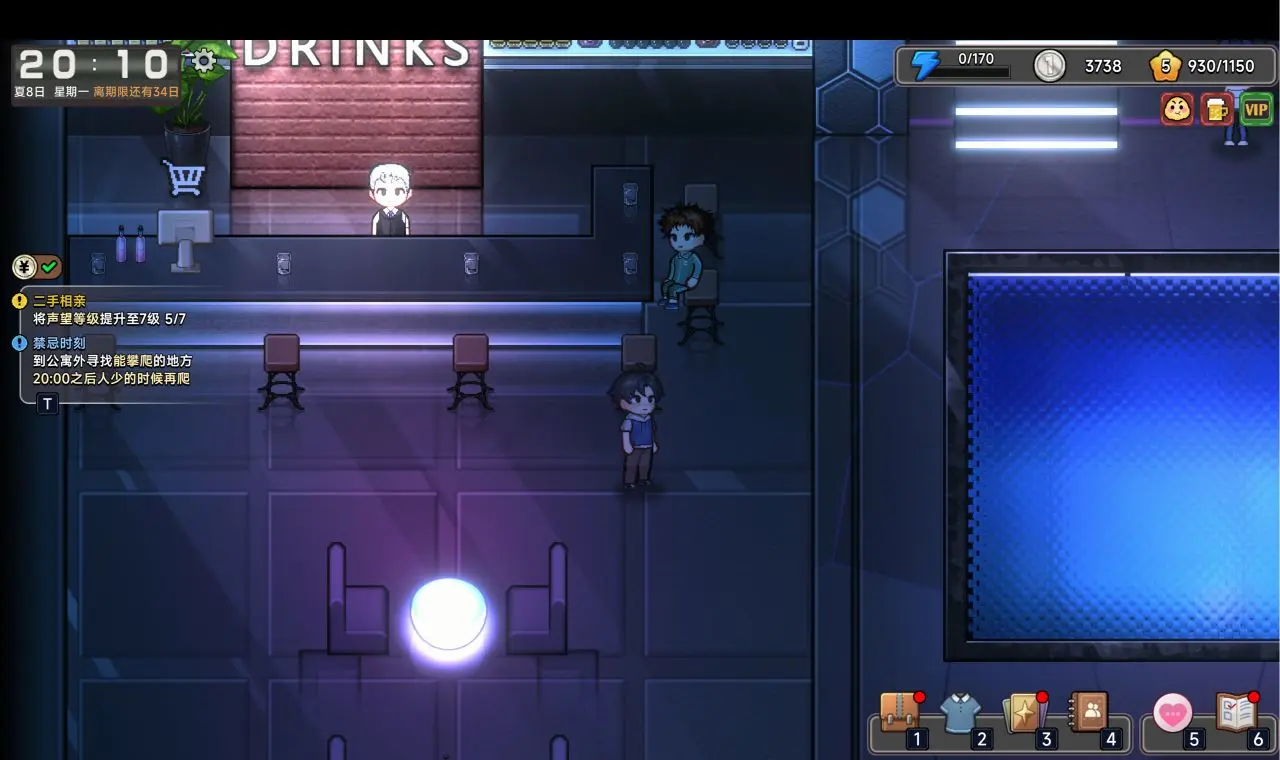Open the backpack inventory
1280x760 pixels.
(899, 714)
